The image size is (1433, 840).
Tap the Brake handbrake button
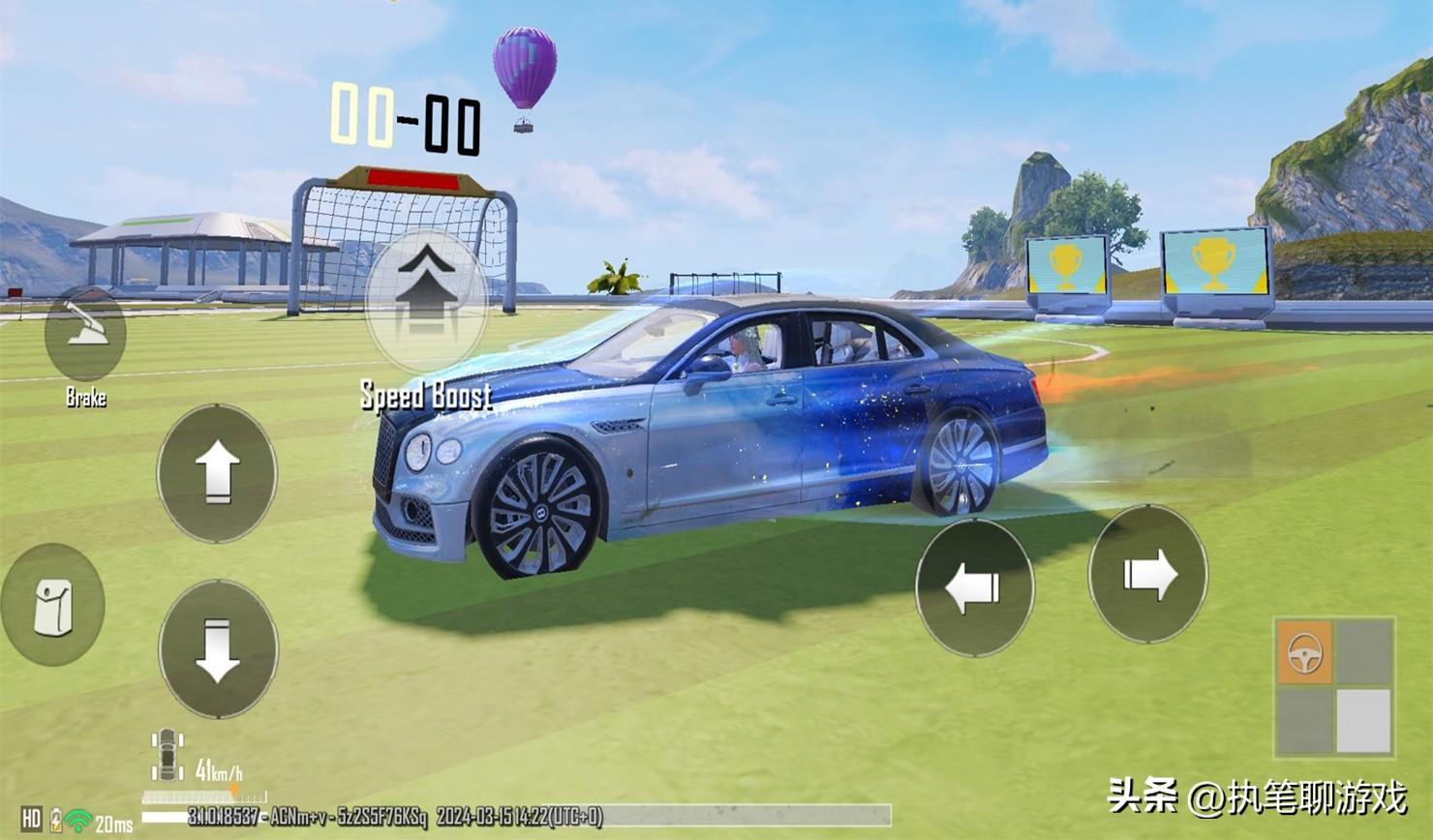click(x=85, y=334)
